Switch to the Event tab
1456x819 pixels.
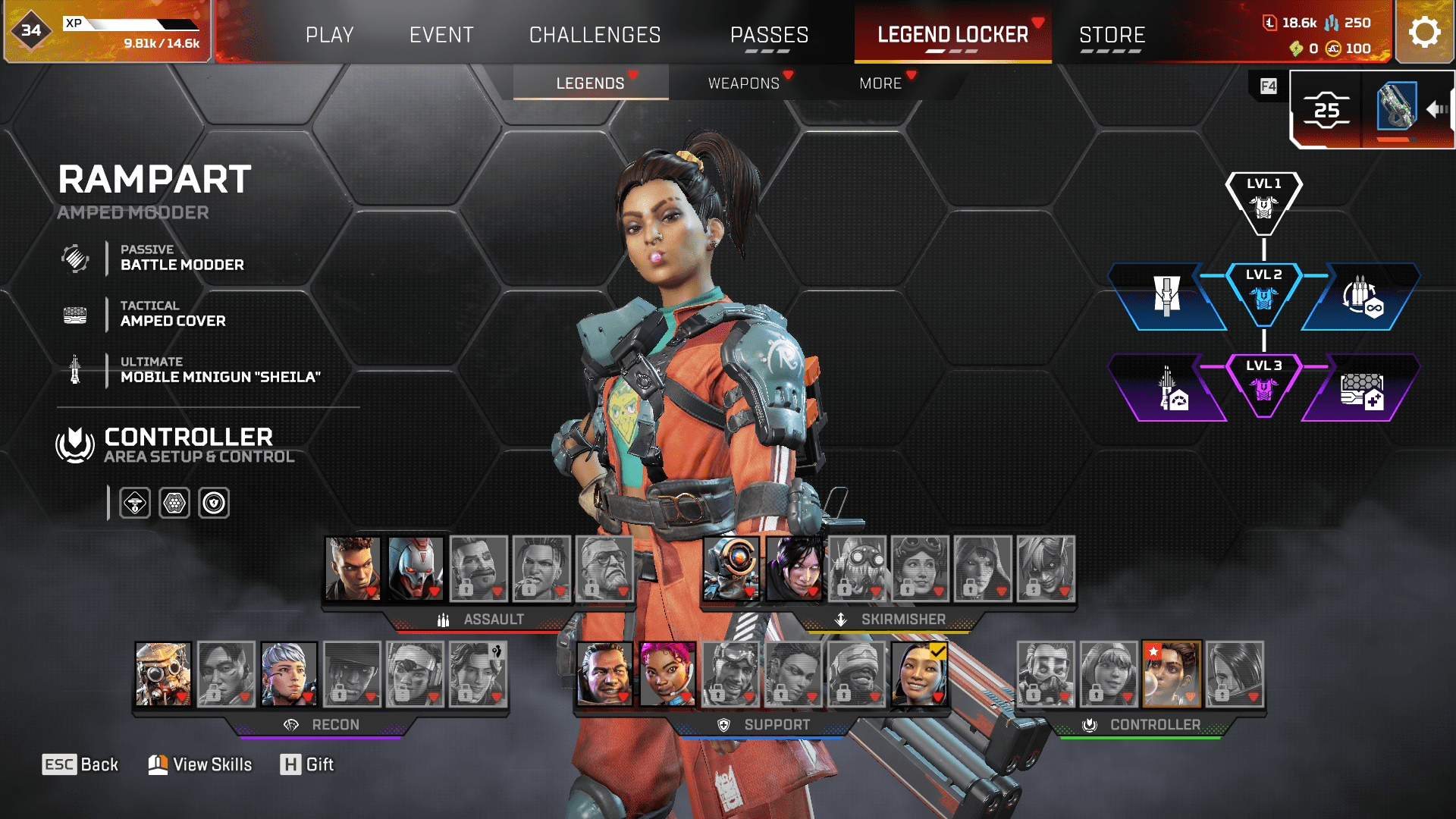coord(441,35)
